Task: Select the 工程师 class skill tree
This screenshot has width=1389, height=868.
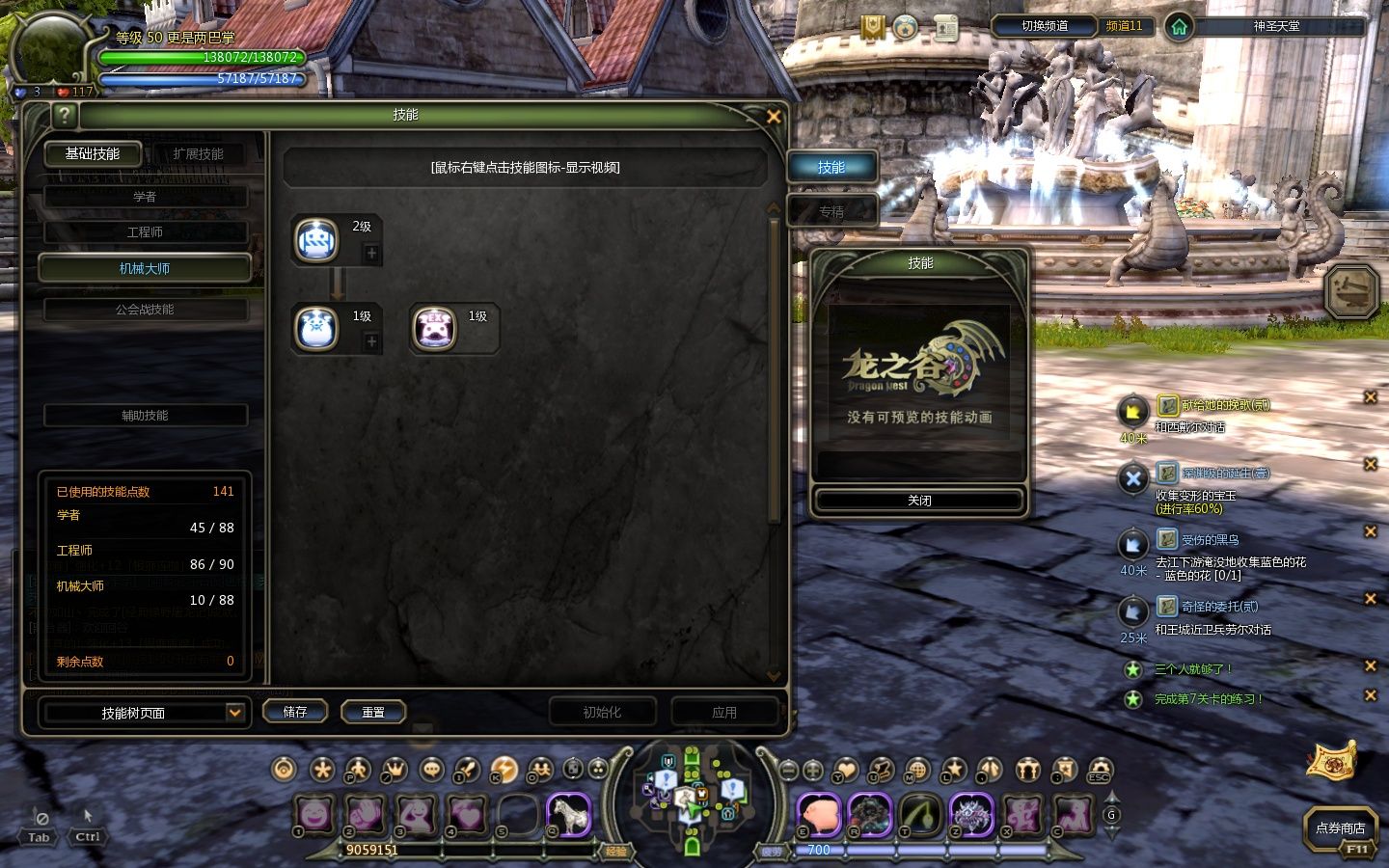Action: pyautogui.click(x=145, y=232)
